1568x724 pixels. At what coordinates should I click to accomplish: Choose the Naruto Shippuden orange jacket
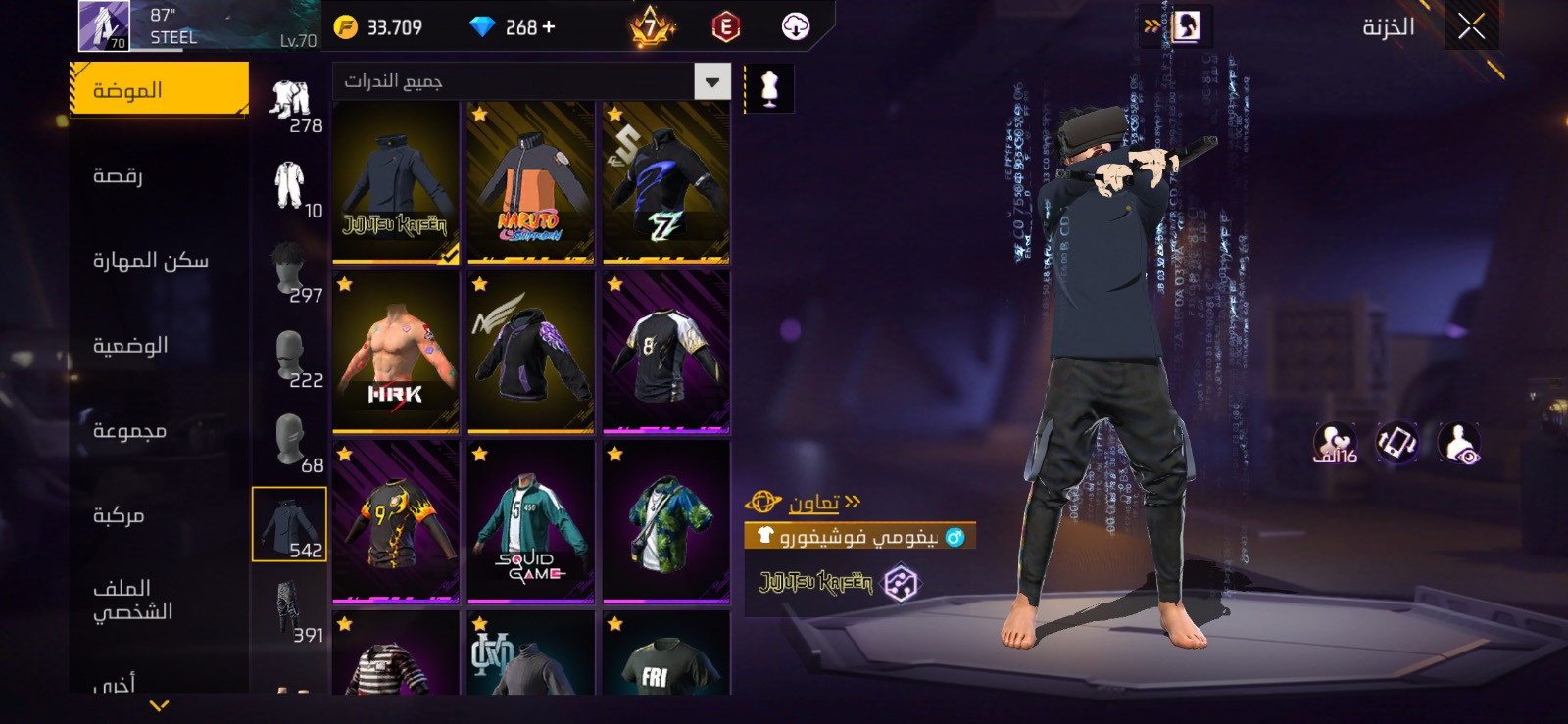(x=531, y=183)
